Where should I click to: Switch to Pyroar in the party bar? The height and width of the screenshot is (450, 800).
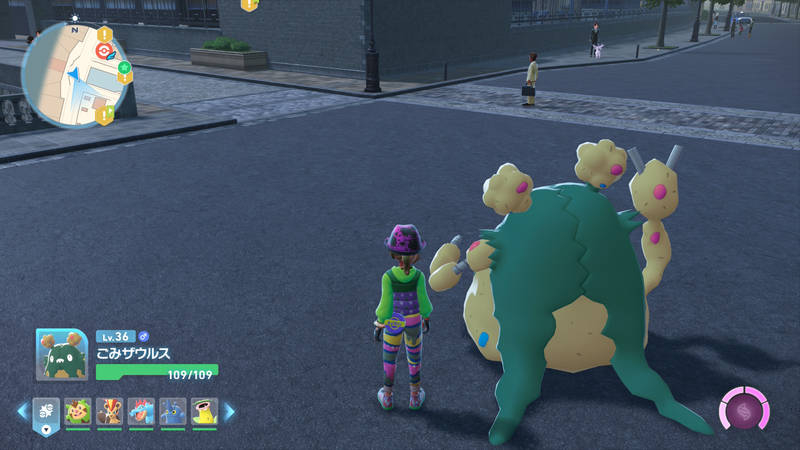click(109, 411)
